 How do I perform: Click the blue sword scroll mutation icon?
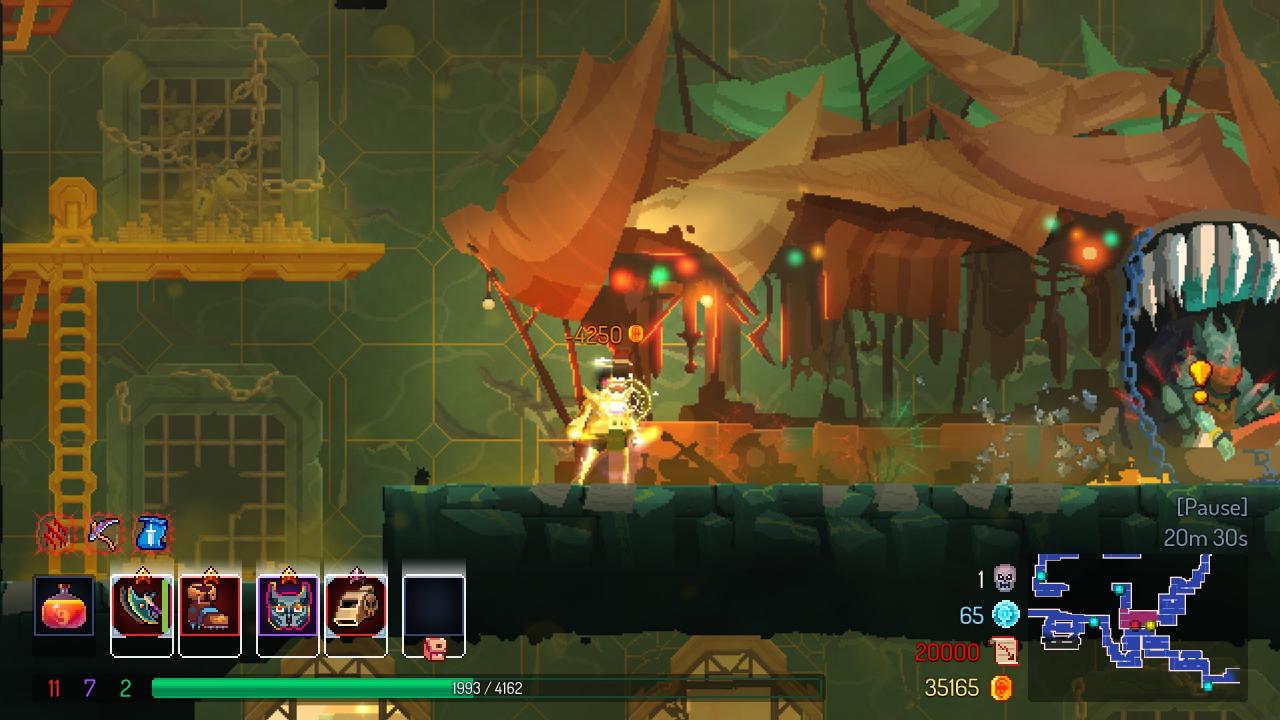tap(151, 534)
